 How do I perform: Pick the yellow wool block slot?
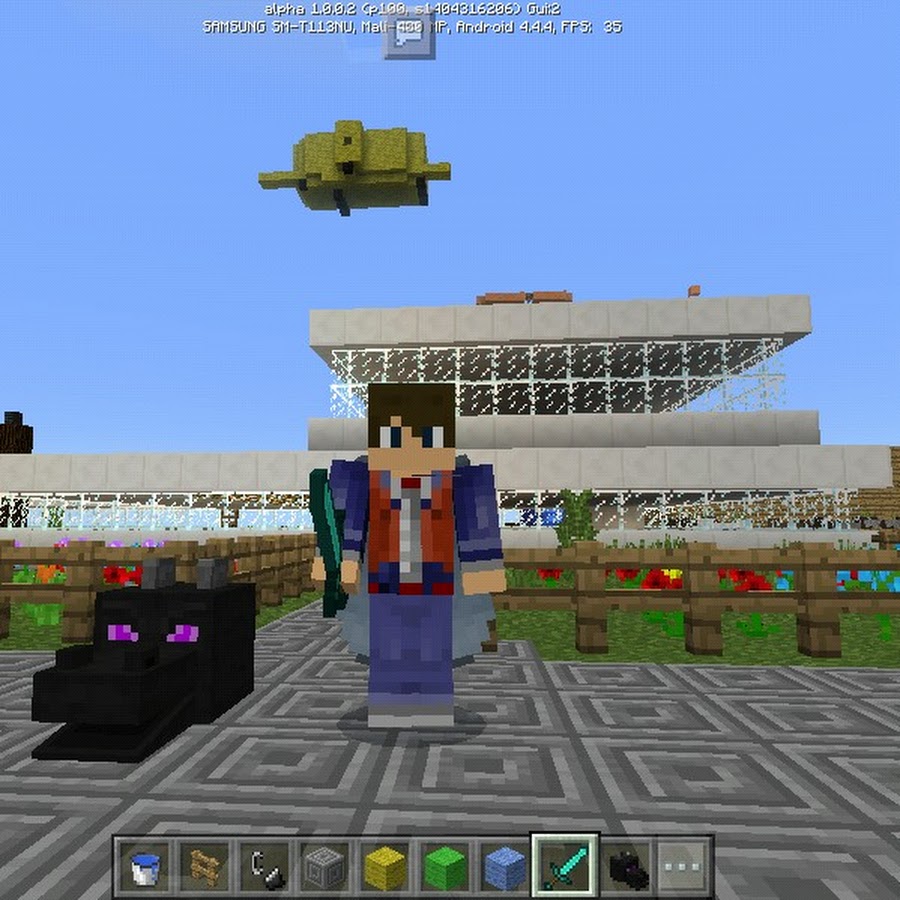pyautogui.click(x=384, y=865)
